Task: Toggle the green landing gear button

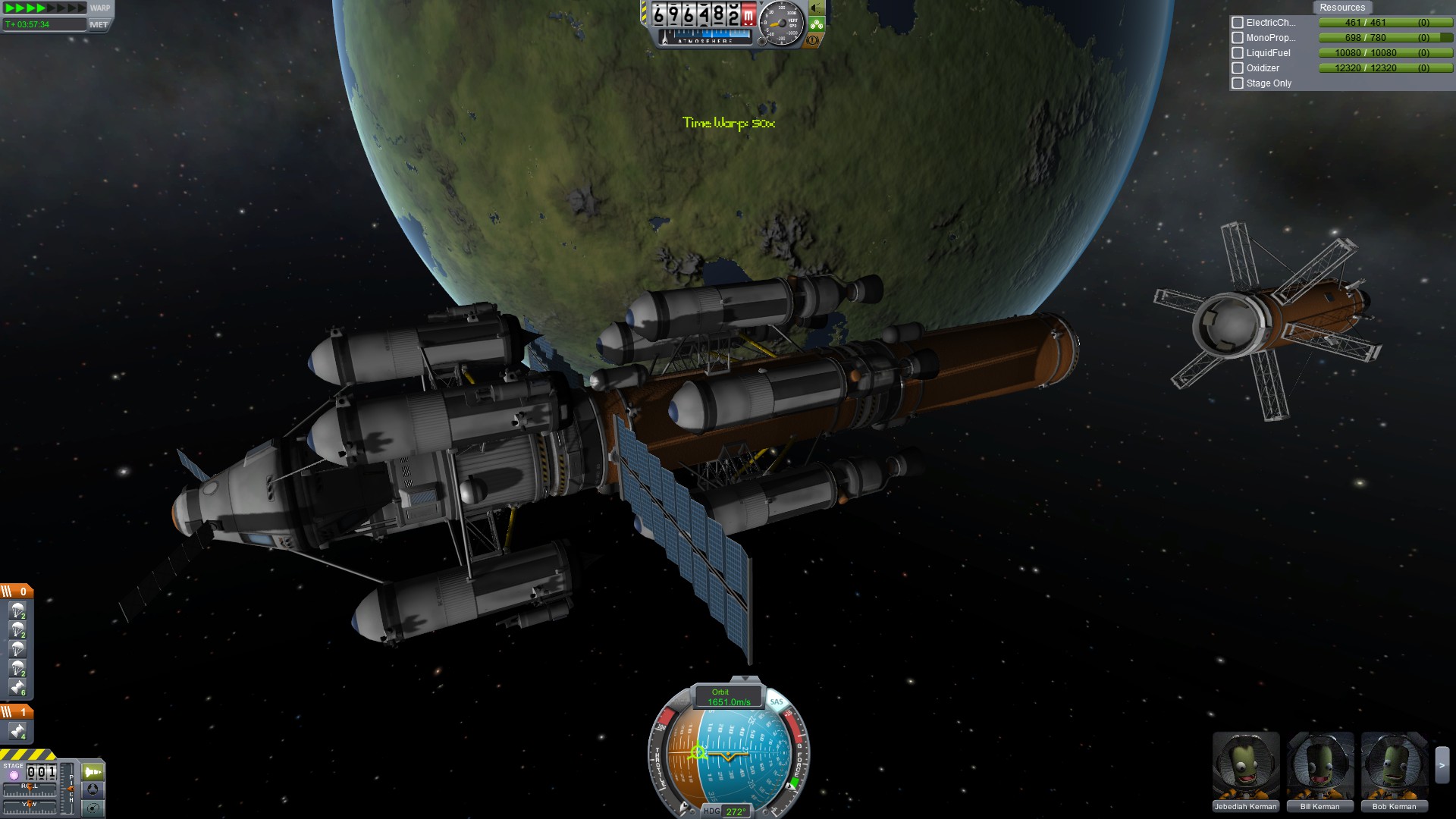Action: [x=816, y=24]
